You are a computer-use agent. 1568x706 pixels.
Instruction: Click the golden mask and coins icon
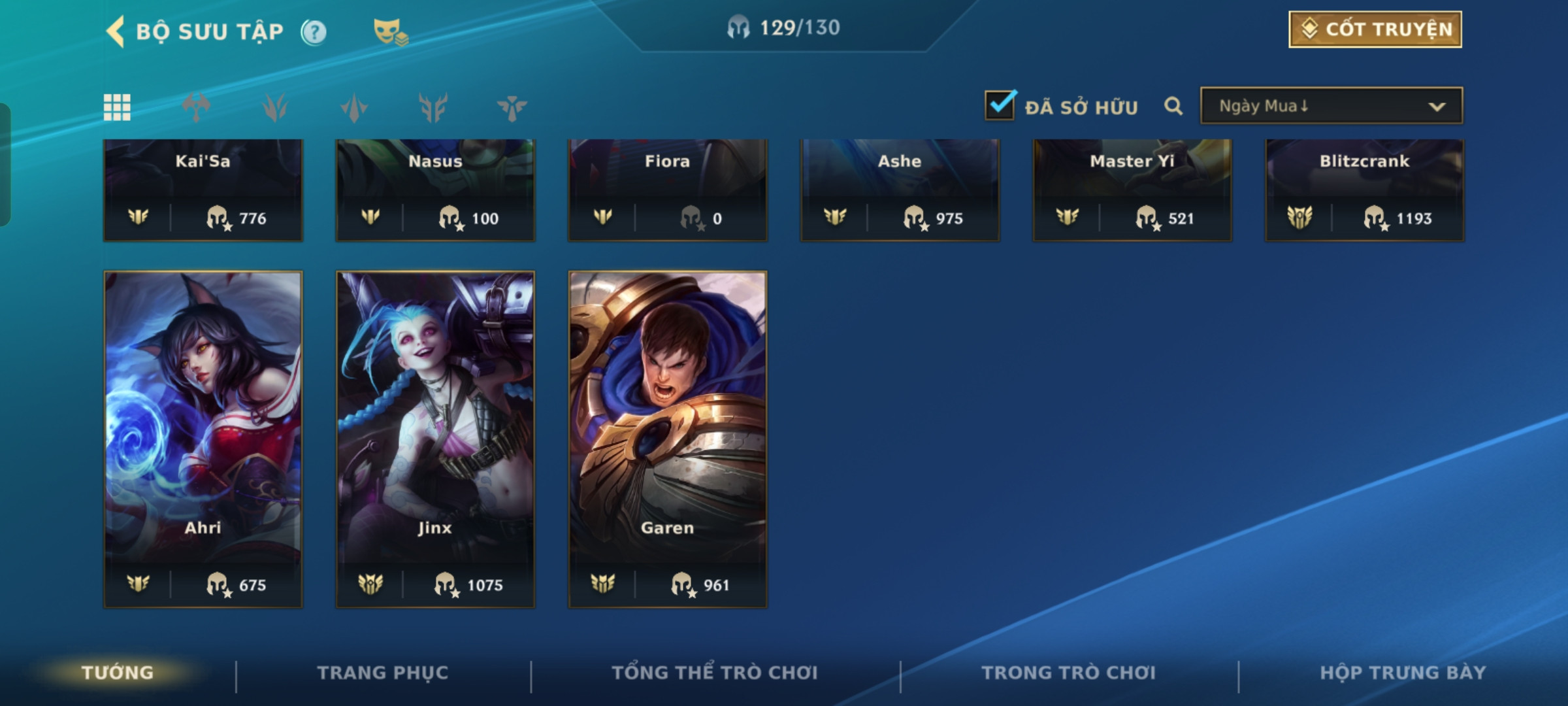coord(390,32)
